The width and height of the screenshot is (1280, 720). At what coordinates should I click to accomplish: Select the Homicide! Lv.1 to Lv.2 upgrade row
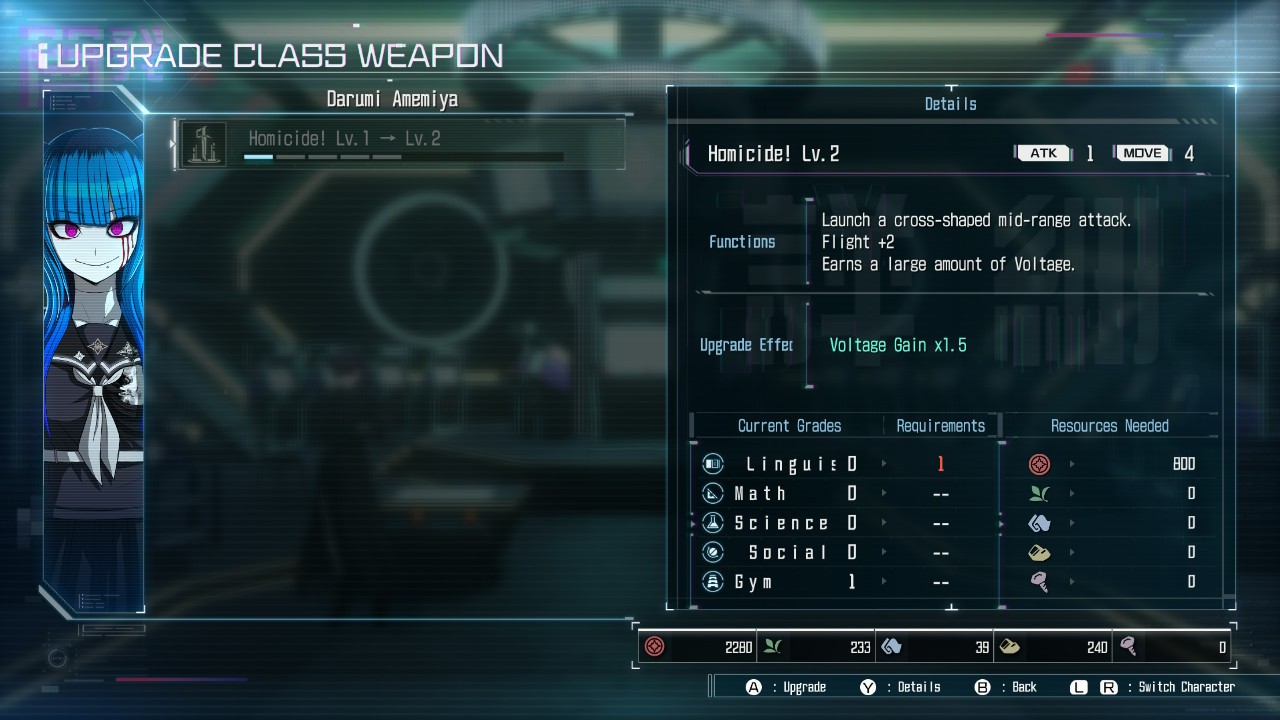[x=400, y=144]
